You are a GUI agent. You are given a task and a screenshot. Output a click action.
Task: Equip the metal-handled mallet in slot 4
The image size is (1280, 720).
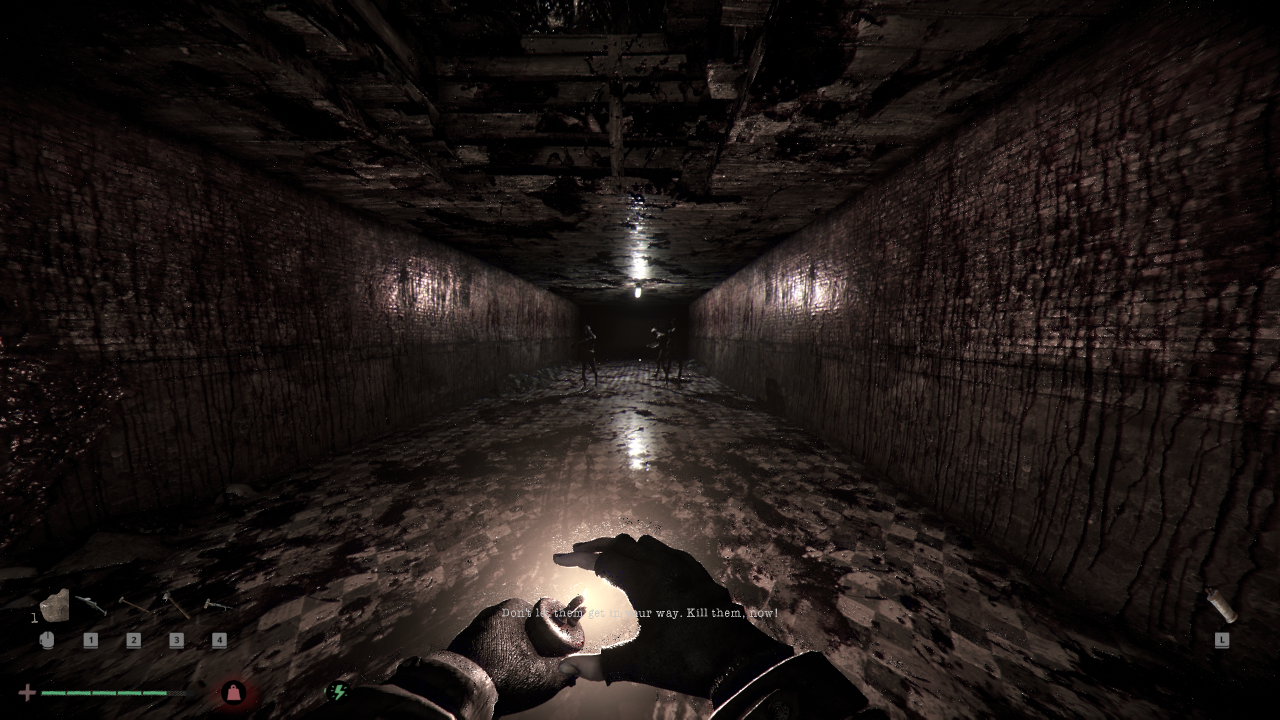(x=217, y=605)
